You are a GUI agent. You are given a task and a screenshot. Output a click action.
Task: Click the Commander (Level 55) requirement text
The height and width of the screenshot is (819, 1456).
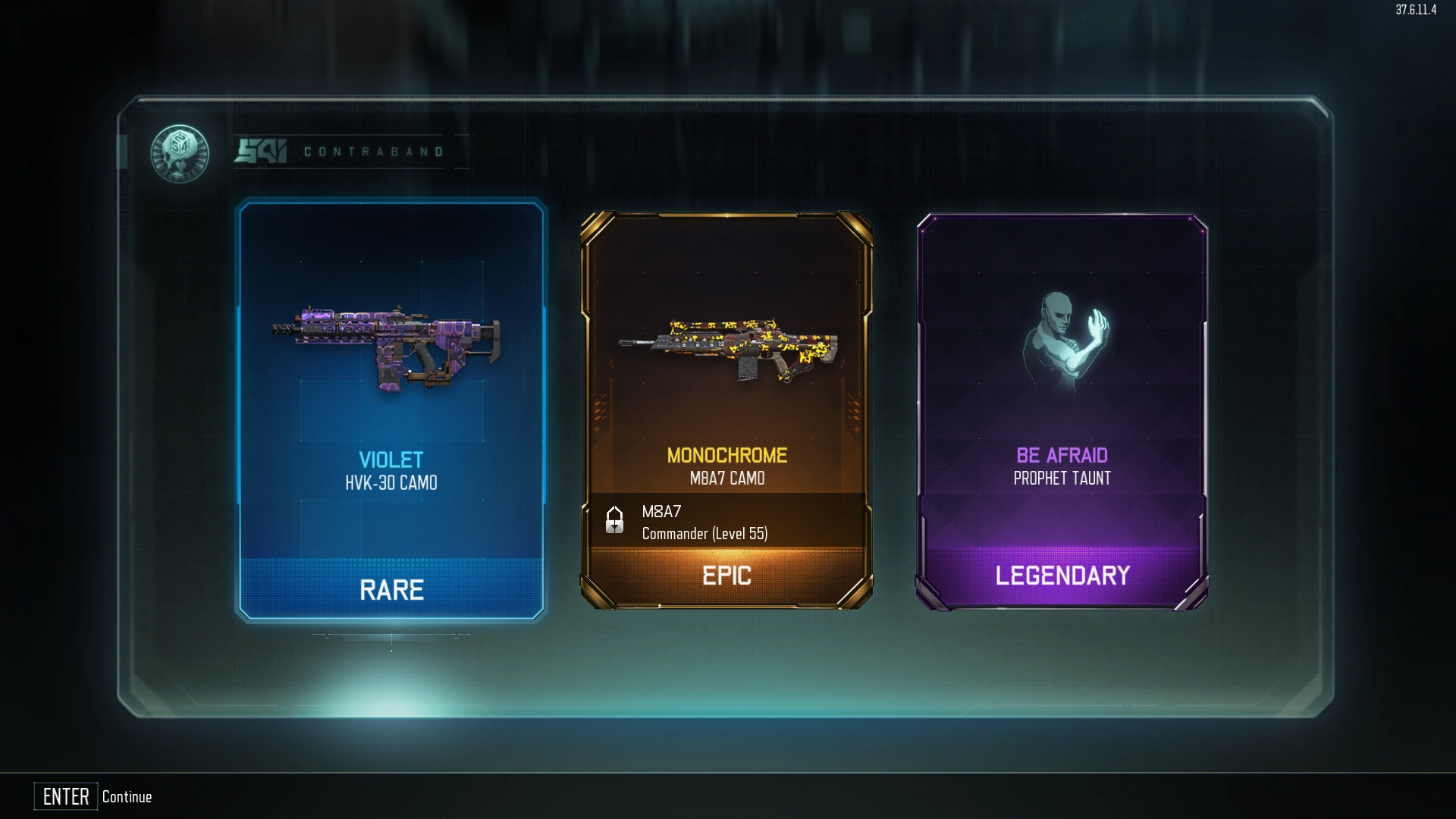705,533
